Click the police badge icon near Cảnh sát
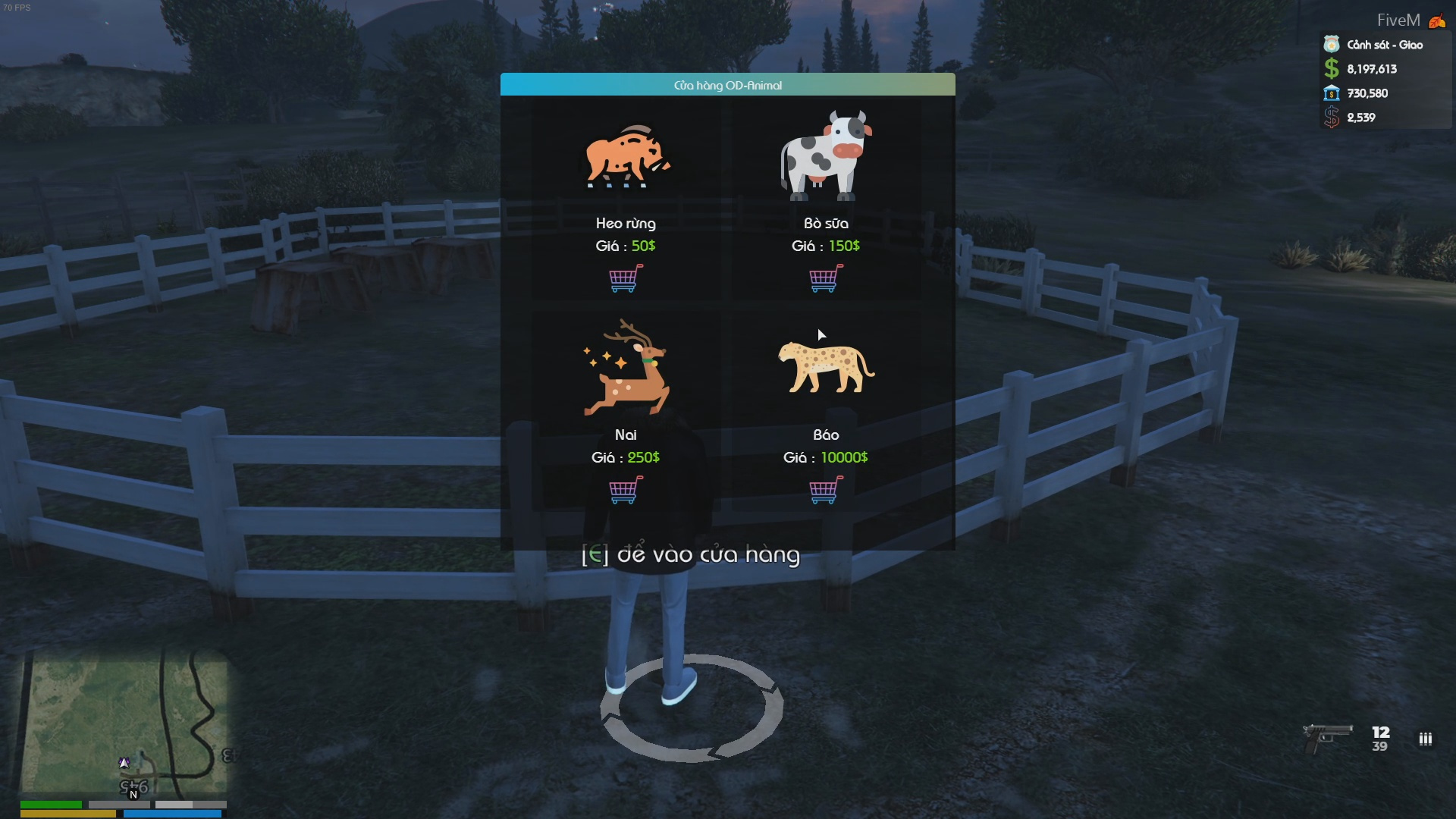 pyautogui.click(x=1330, y=45)
